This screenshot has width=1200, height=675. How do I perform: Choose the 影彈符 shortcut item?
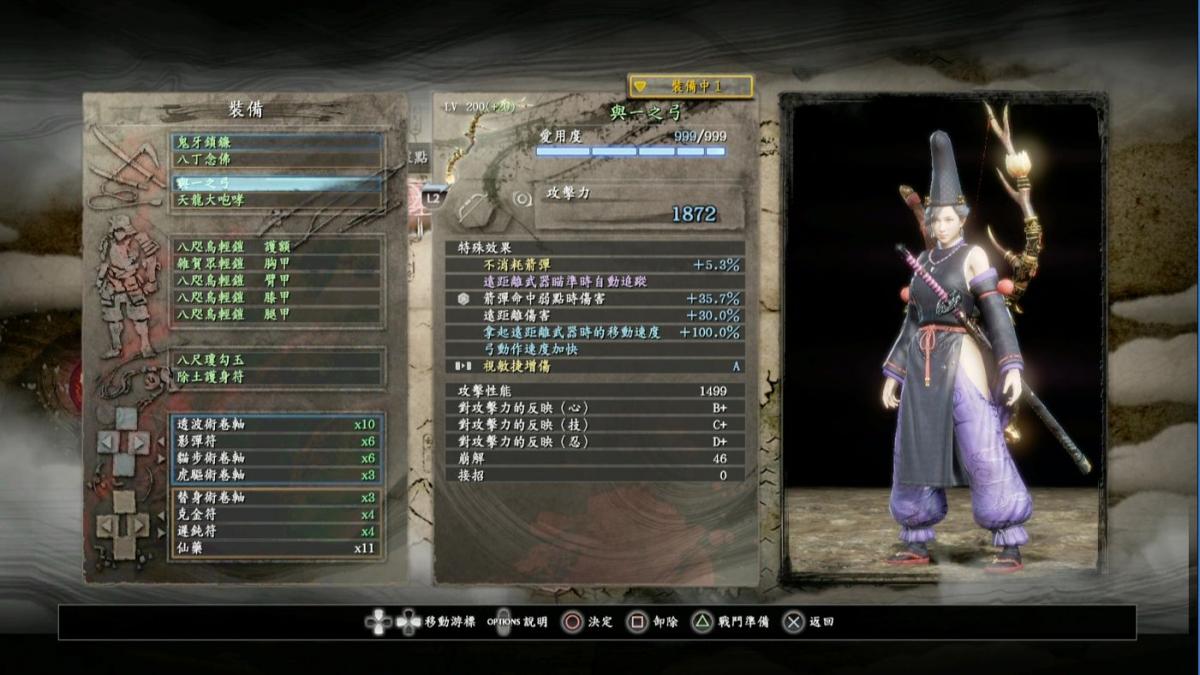[x=276, y=441]
